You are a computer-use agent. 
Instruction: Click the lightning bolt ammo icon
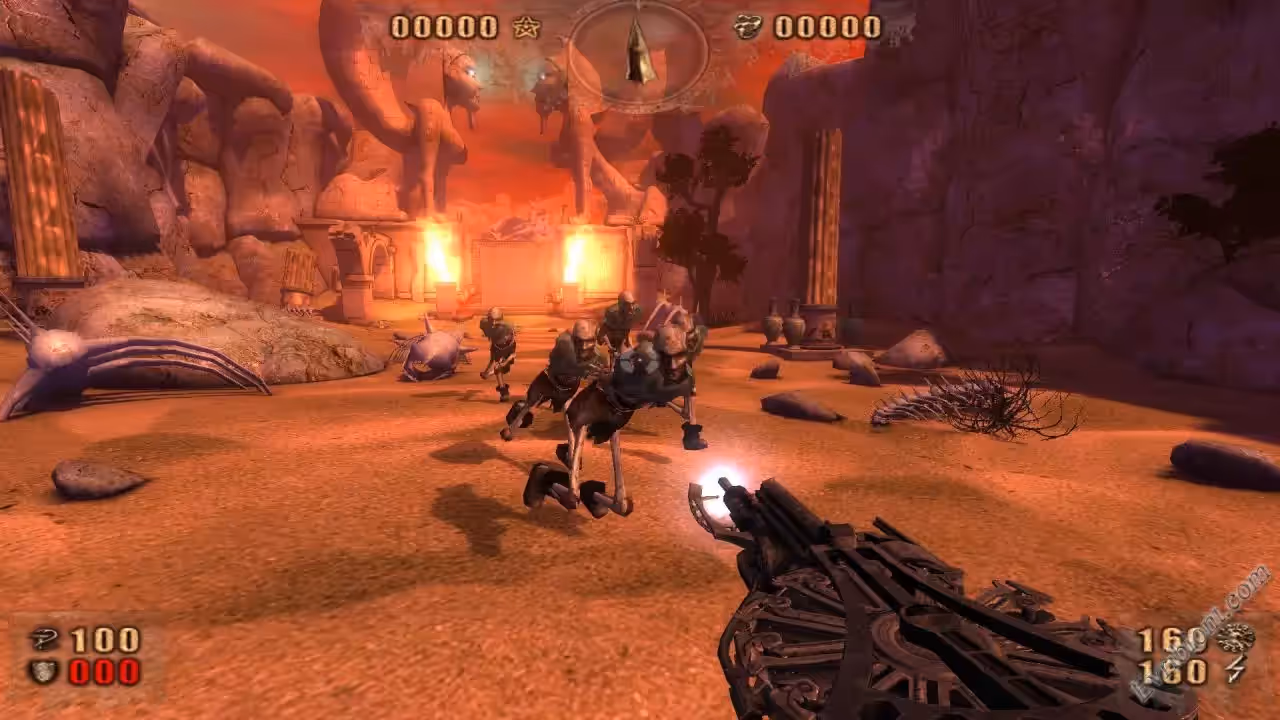point(1236,671)
